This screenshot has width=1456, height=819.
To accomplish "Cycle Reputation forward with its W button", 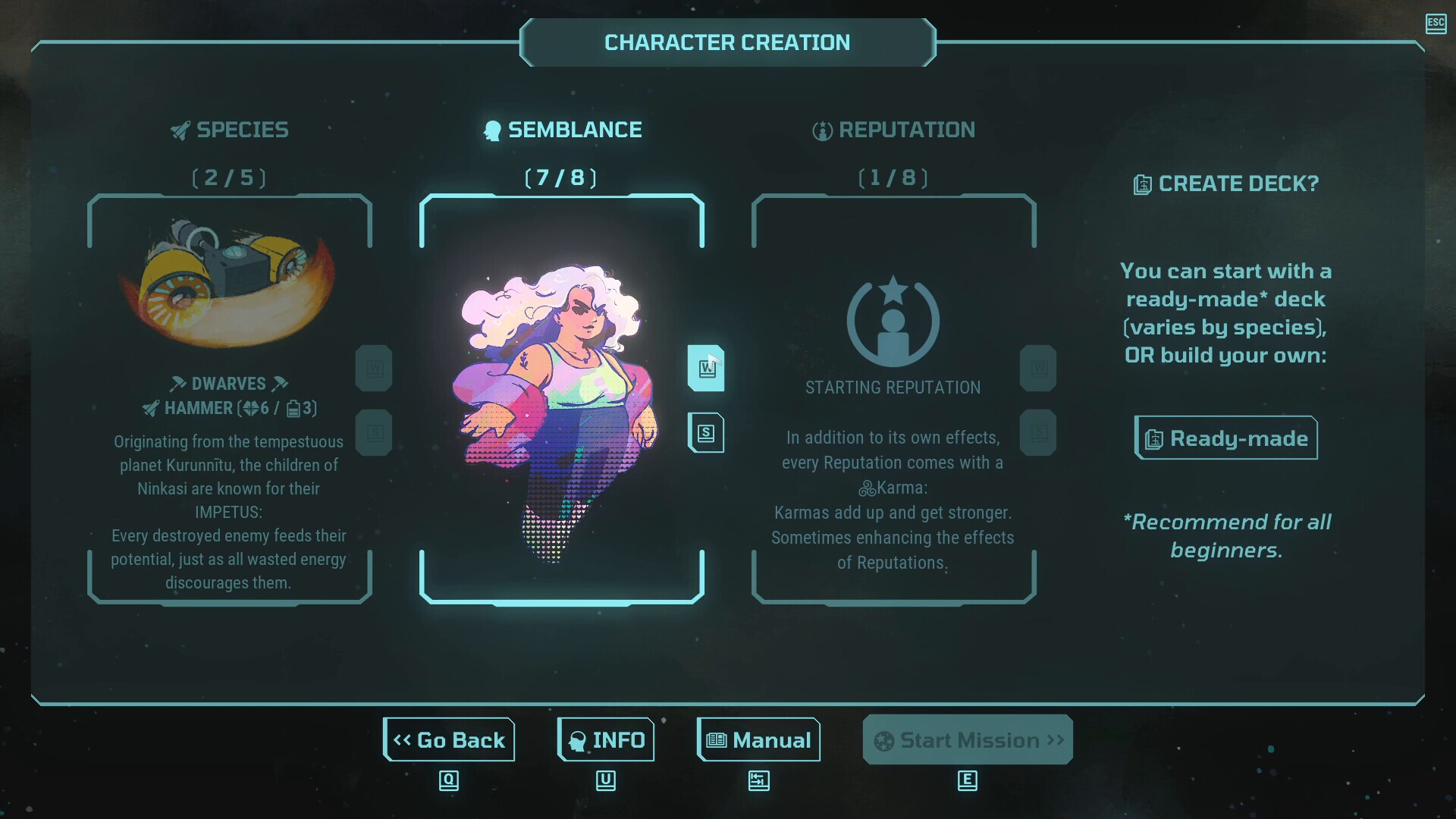I will (x=1037, y=368).
